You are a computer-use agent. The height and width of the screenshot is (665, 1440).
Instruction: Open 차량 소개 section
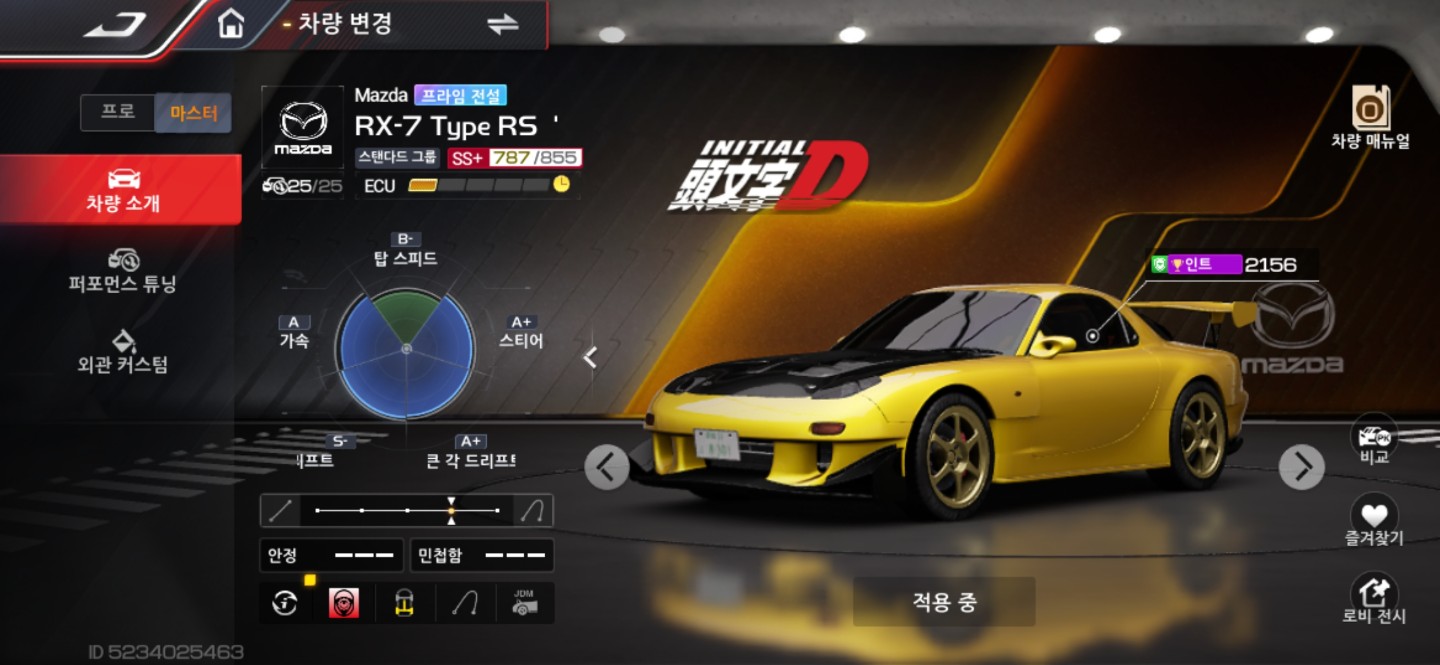pyautogui.click(x=122, y=190)
